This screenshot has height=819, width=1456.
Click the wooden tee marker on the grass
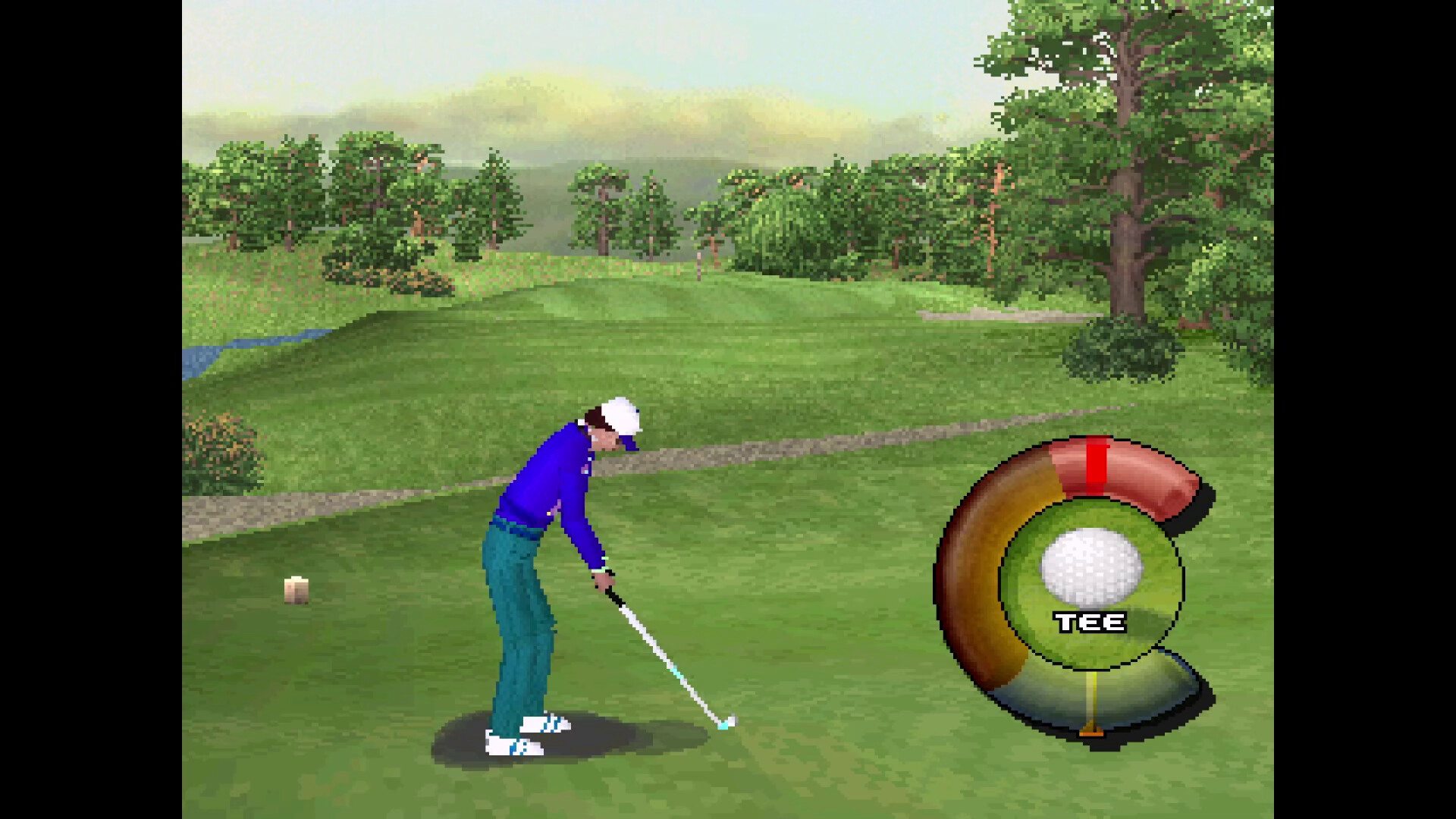[x=297, y=588]
